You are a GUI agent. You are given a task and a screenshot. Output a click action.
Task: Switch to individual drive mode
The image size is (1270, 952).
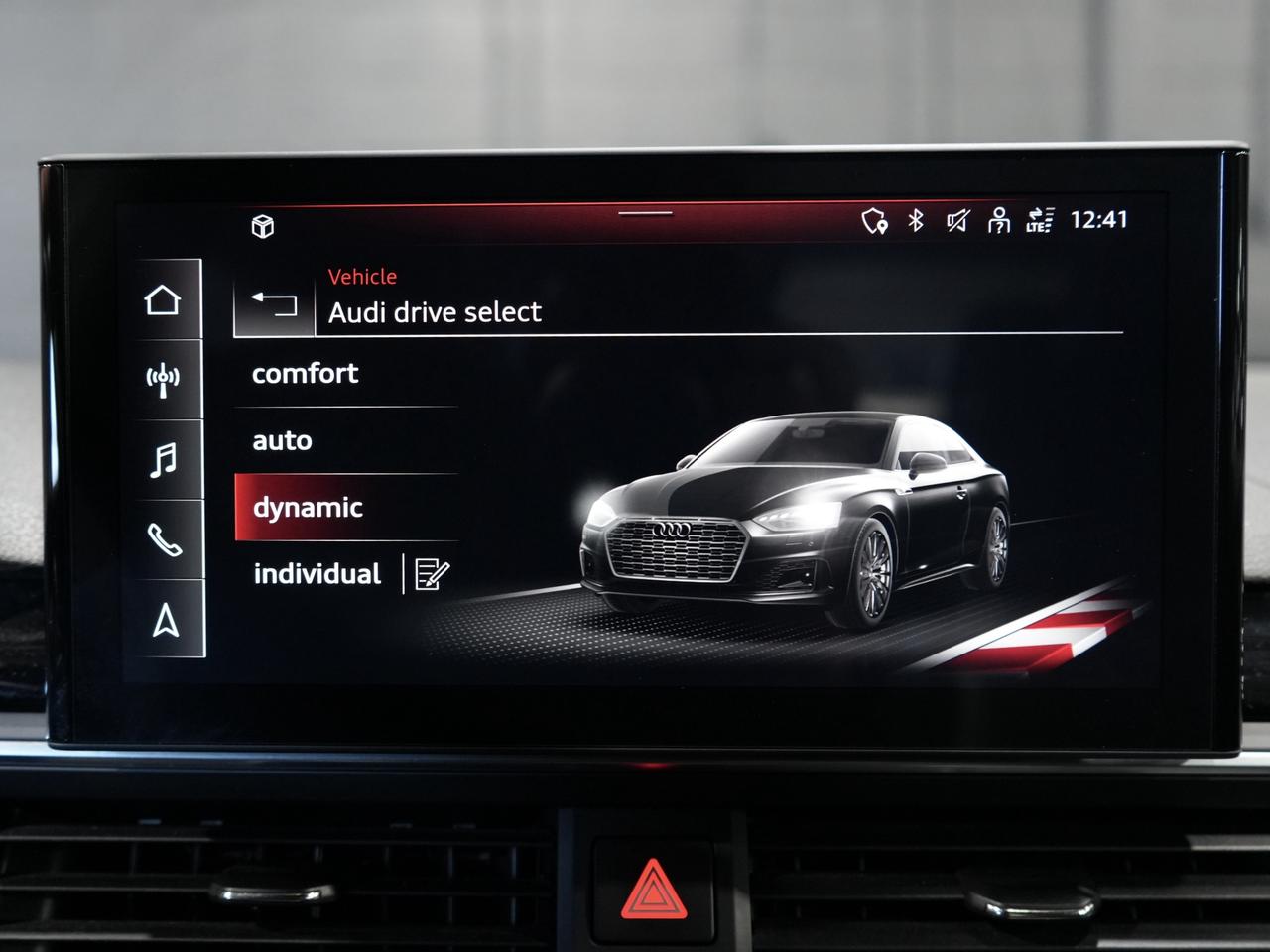317,574
